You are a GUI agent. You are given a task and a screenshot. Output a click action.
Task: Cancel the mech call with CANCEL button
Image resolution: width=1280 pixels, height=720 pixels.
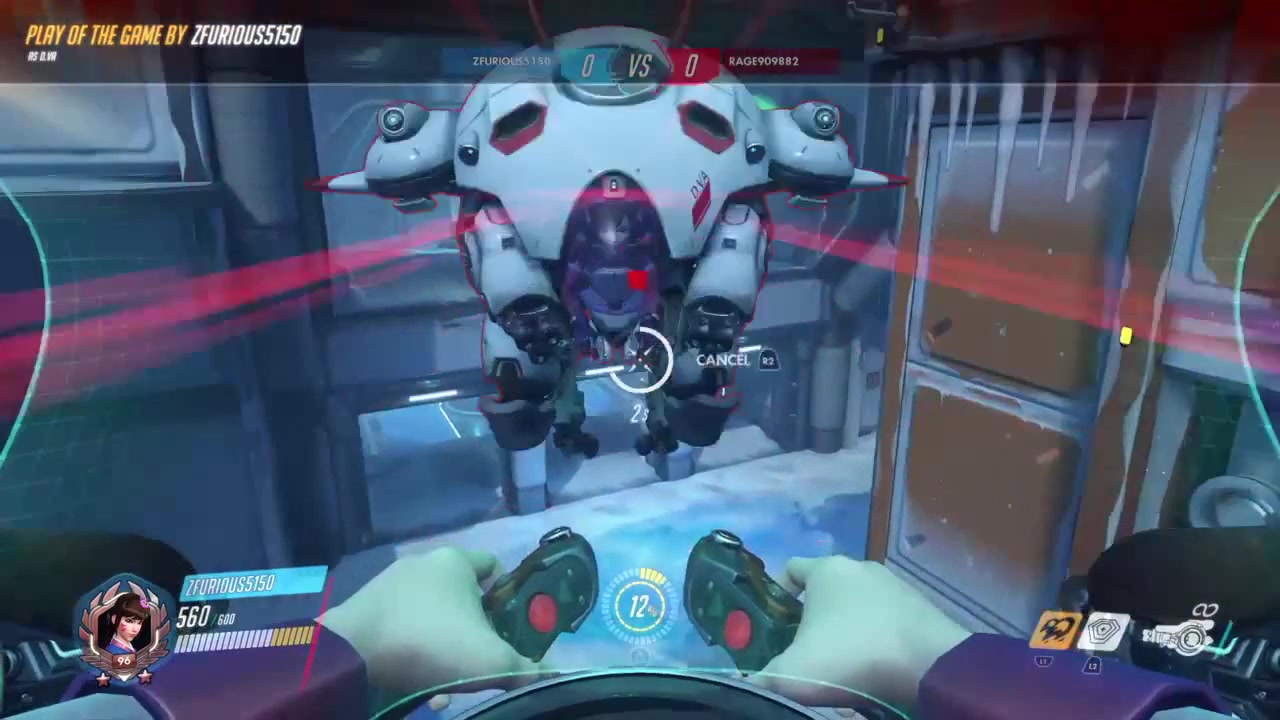[722, 360]
